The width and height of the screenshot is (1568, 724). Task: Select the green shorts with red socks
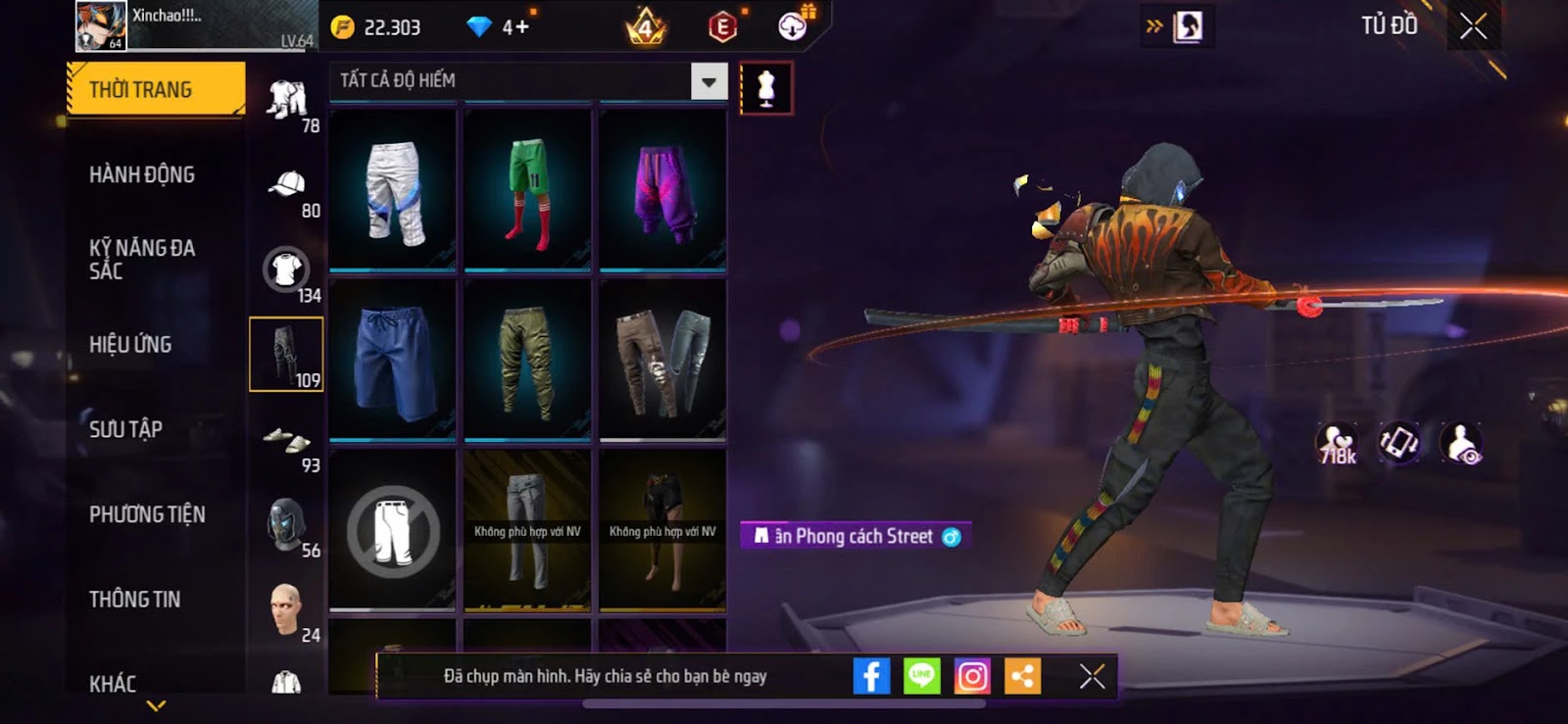pyautogui.click(x=527, y=190)
